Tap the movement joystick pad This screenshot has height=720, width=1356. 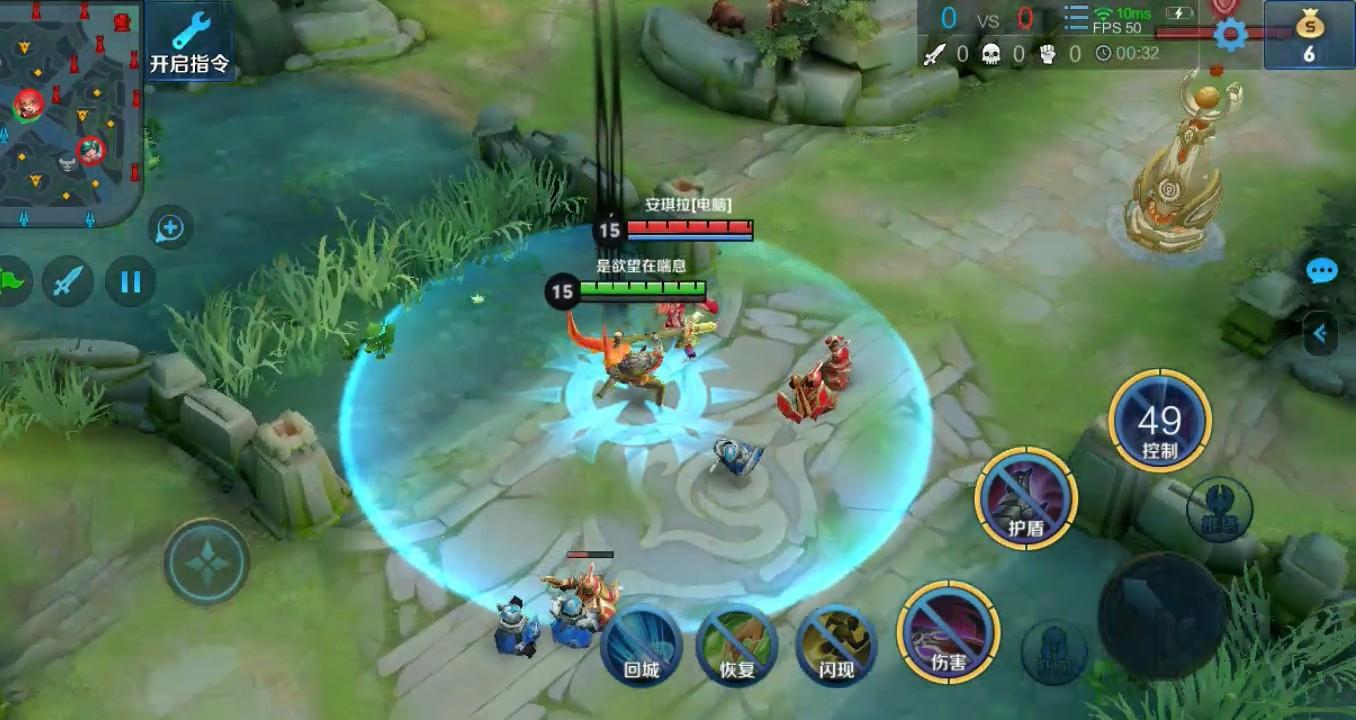(207, 562)
